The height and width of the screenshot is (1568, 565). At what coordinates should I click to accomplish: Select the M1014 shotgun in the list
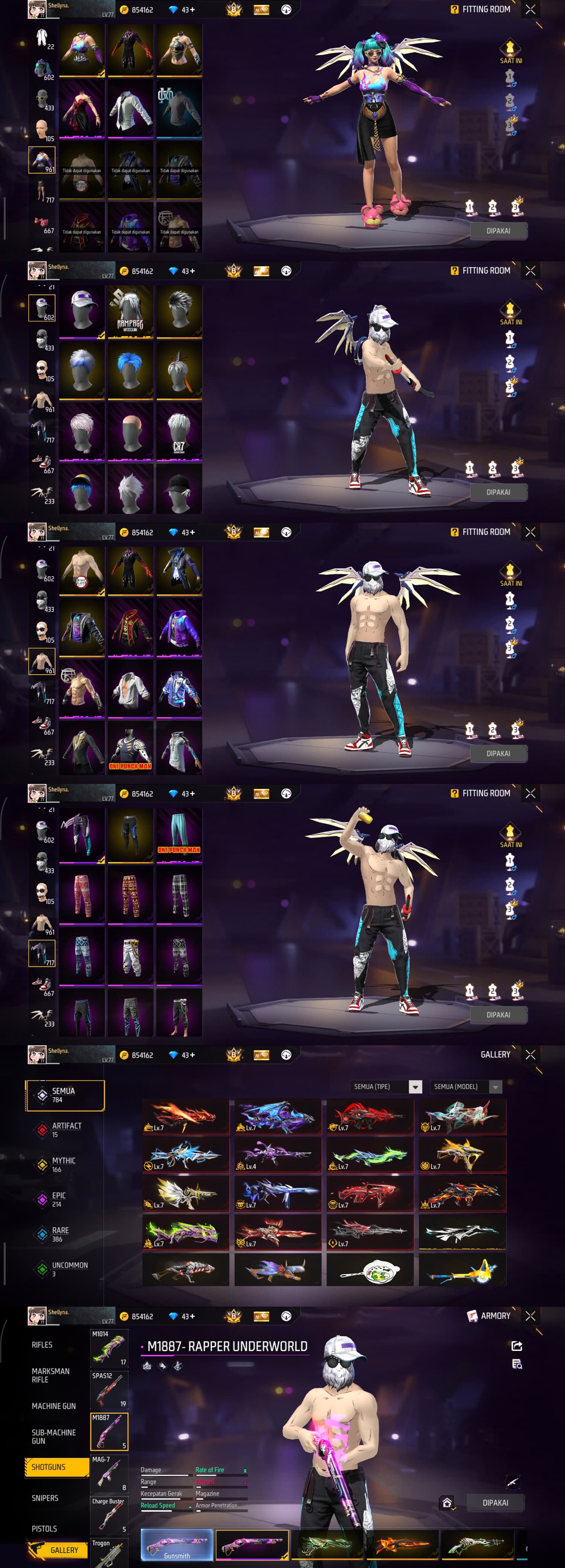[x=110, y=1348]
